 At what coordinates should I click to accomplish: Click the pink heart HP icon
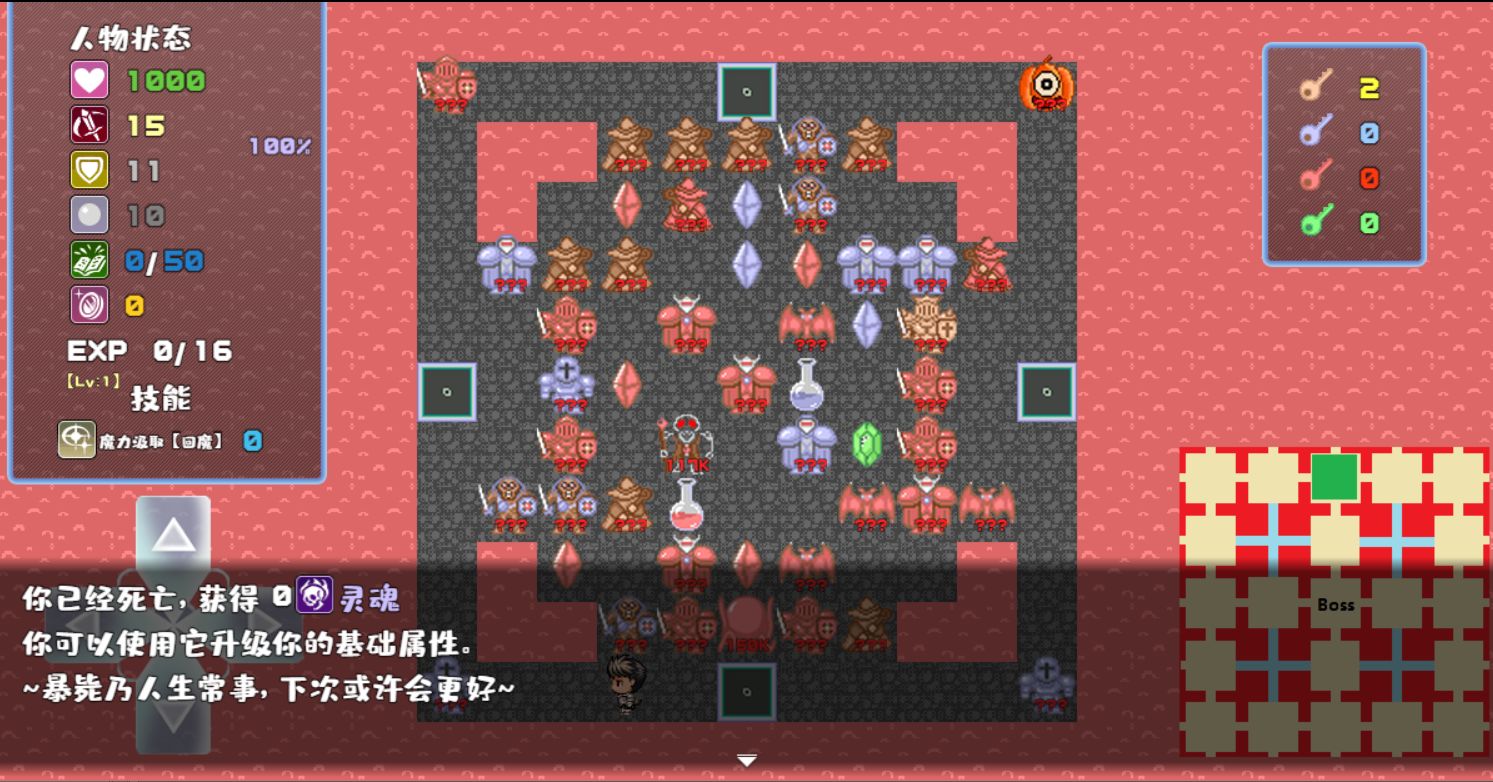pyautogui.click(x=90, y=79)
